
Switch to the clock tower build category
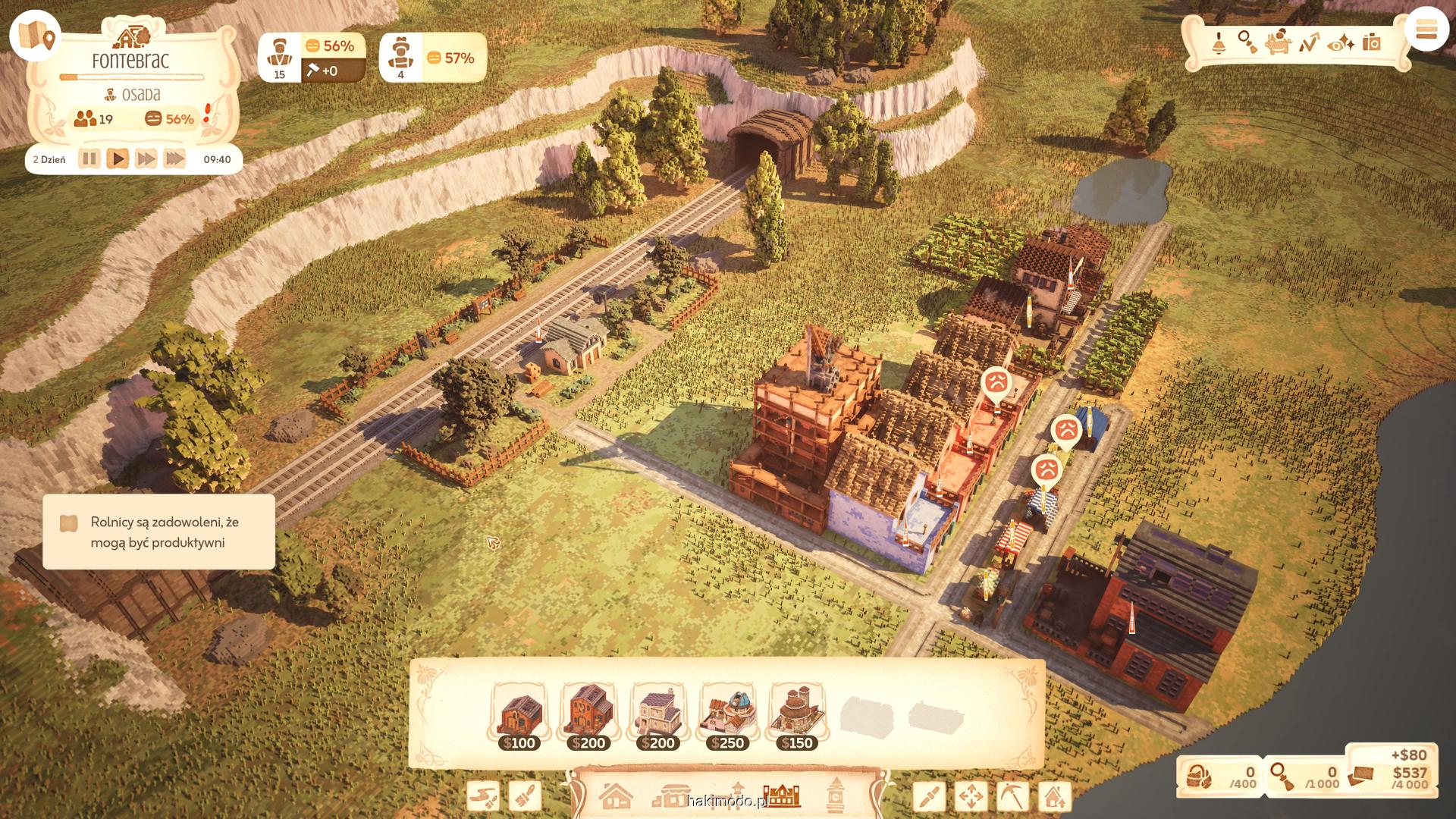(835, 796)
